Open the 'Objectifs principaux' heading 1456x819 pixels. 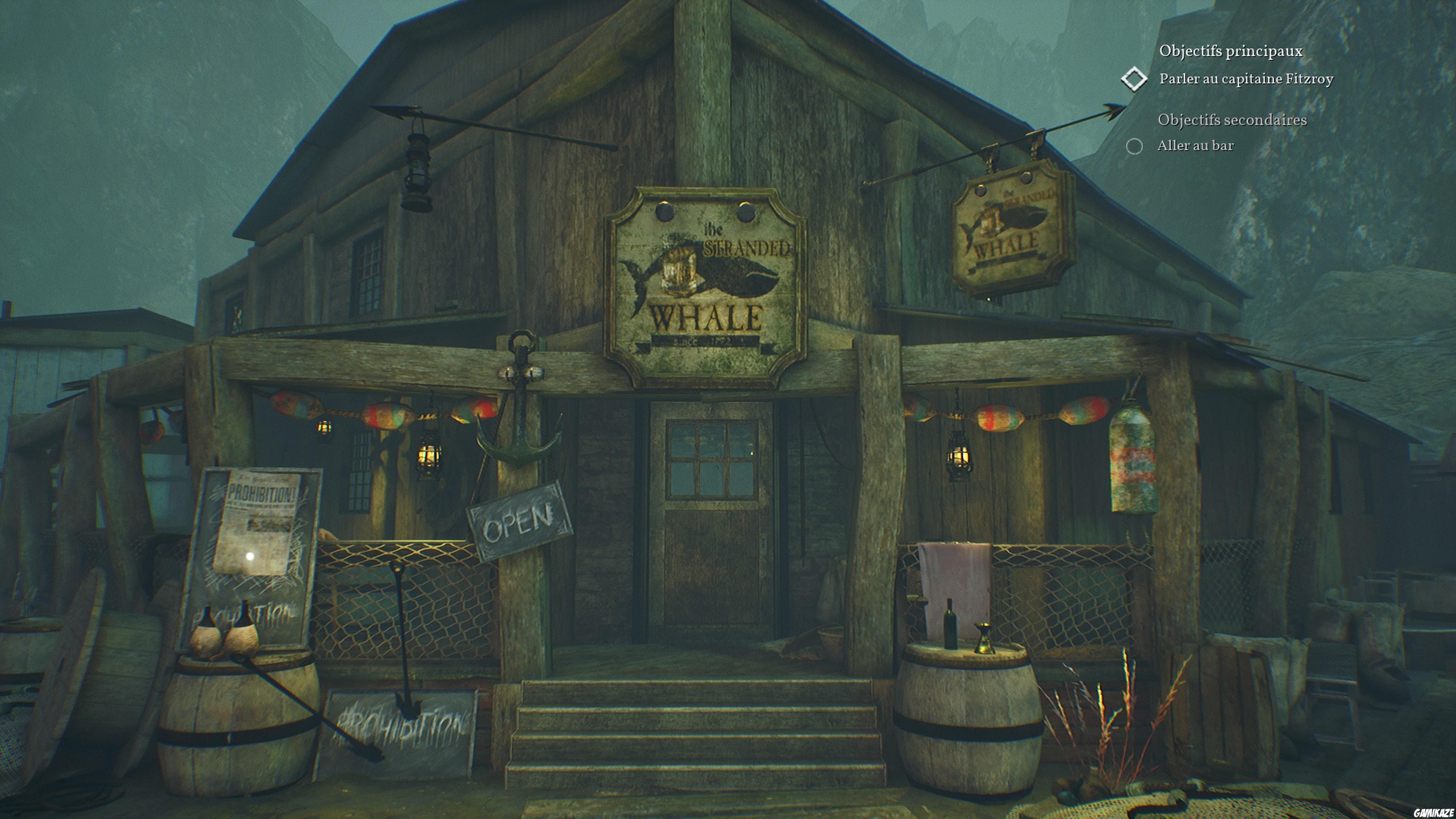point(1230,52)
